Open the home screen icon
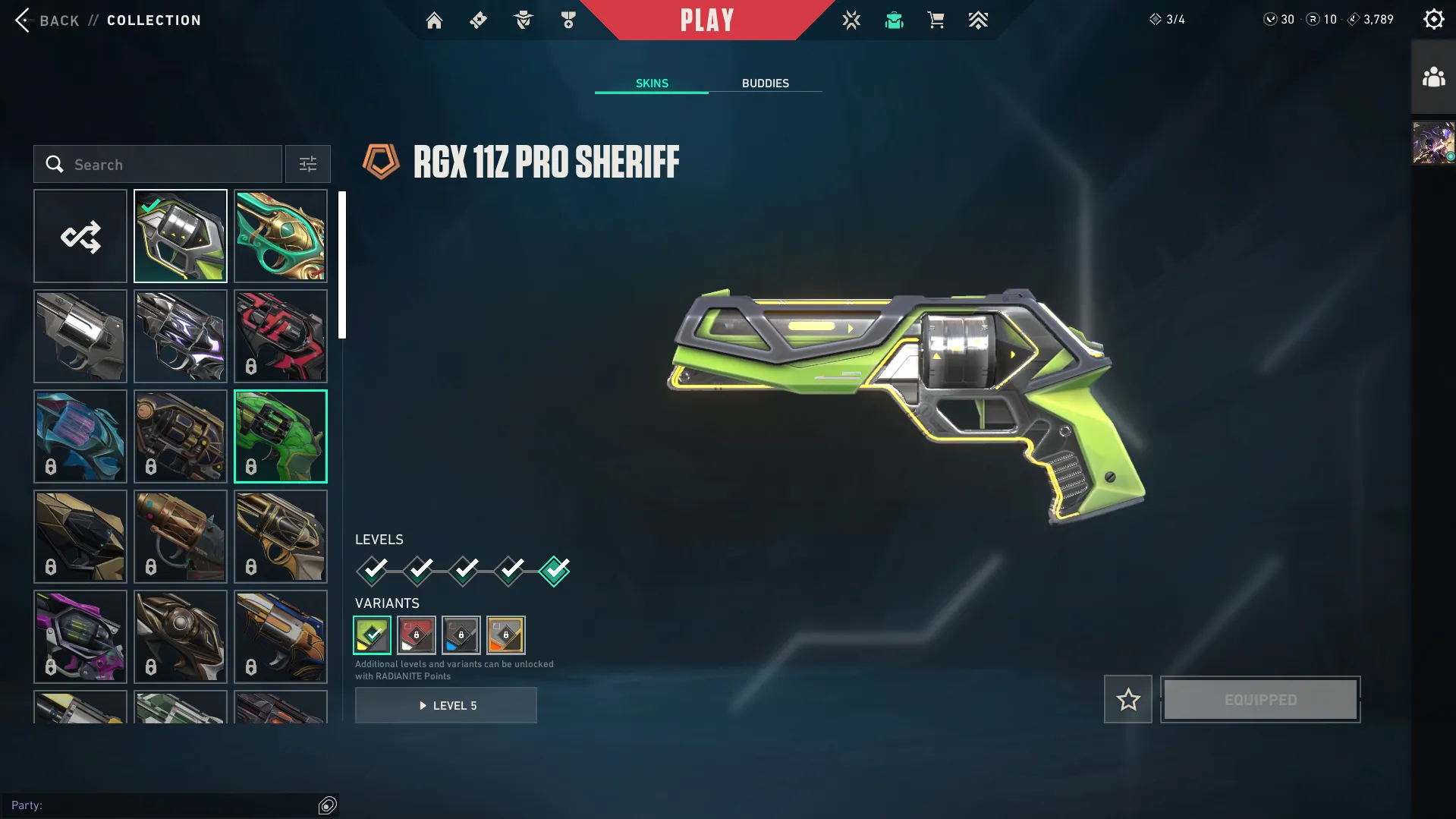Viewport: 1456px width, 819px height. click(x=434, y=20)
